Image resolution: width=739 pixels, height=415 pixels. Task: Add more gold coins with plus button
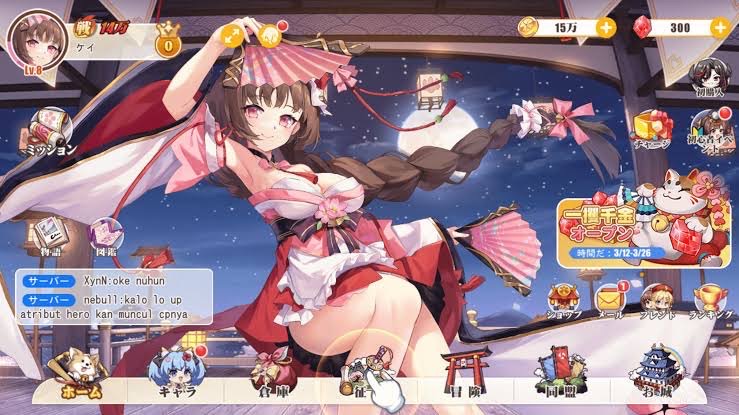point(606,27)
